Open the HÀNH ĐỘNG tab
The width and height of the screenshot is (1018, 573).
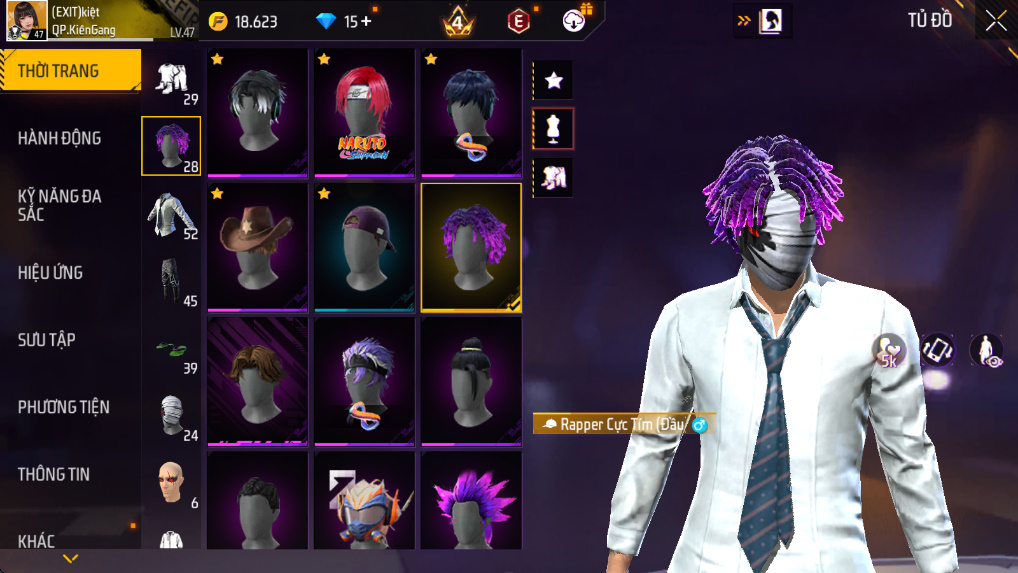point(60,138)
